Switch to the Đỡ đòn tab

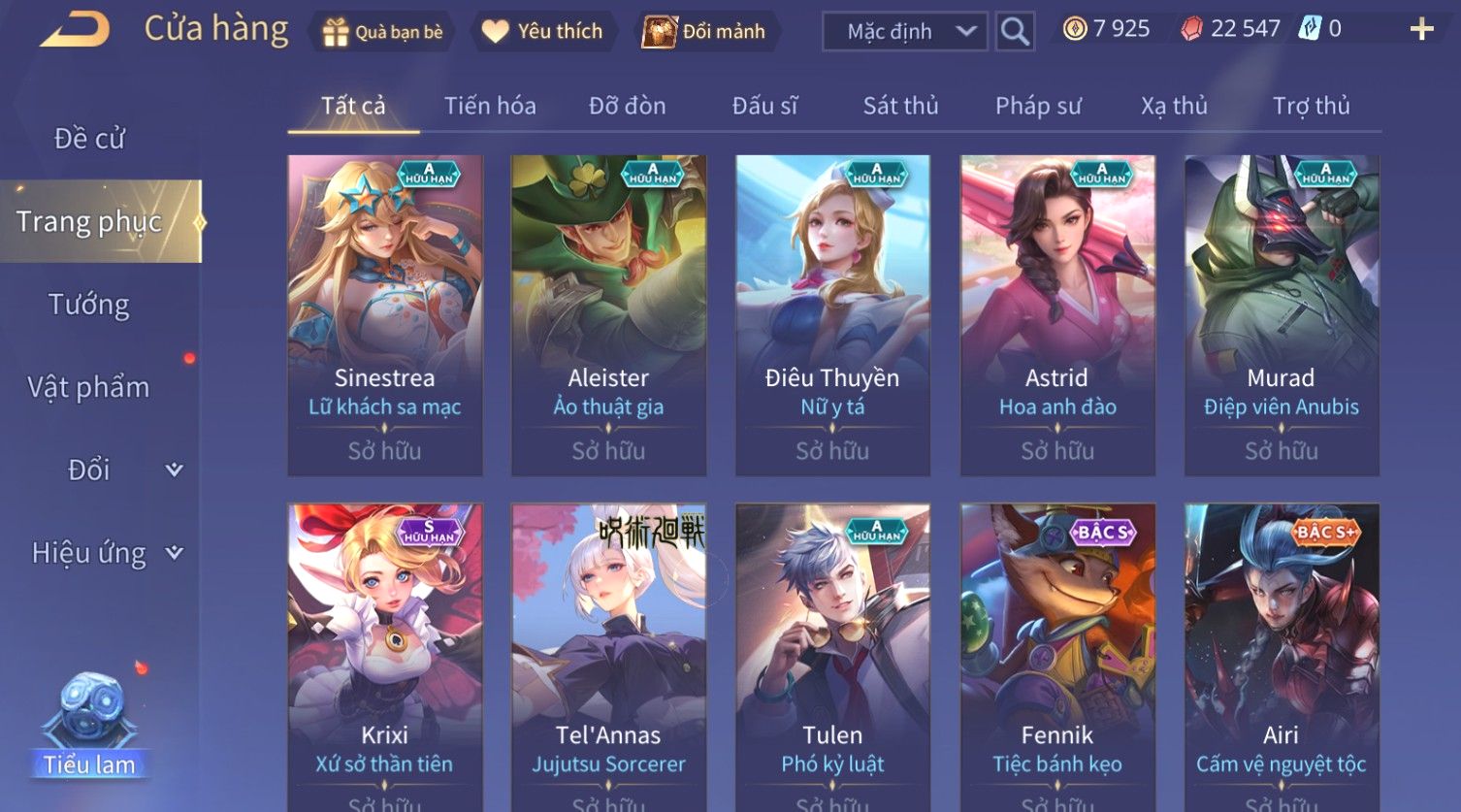click(x=627, y=106)
